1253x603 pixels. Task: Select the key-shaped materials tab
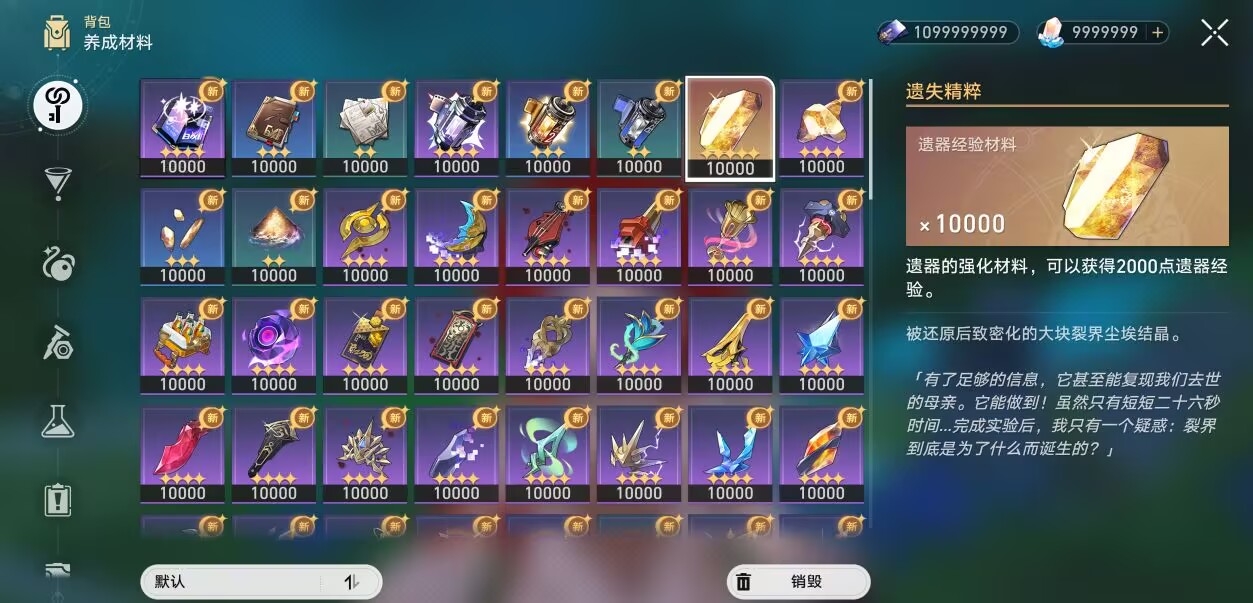click(x=58, y=104)
